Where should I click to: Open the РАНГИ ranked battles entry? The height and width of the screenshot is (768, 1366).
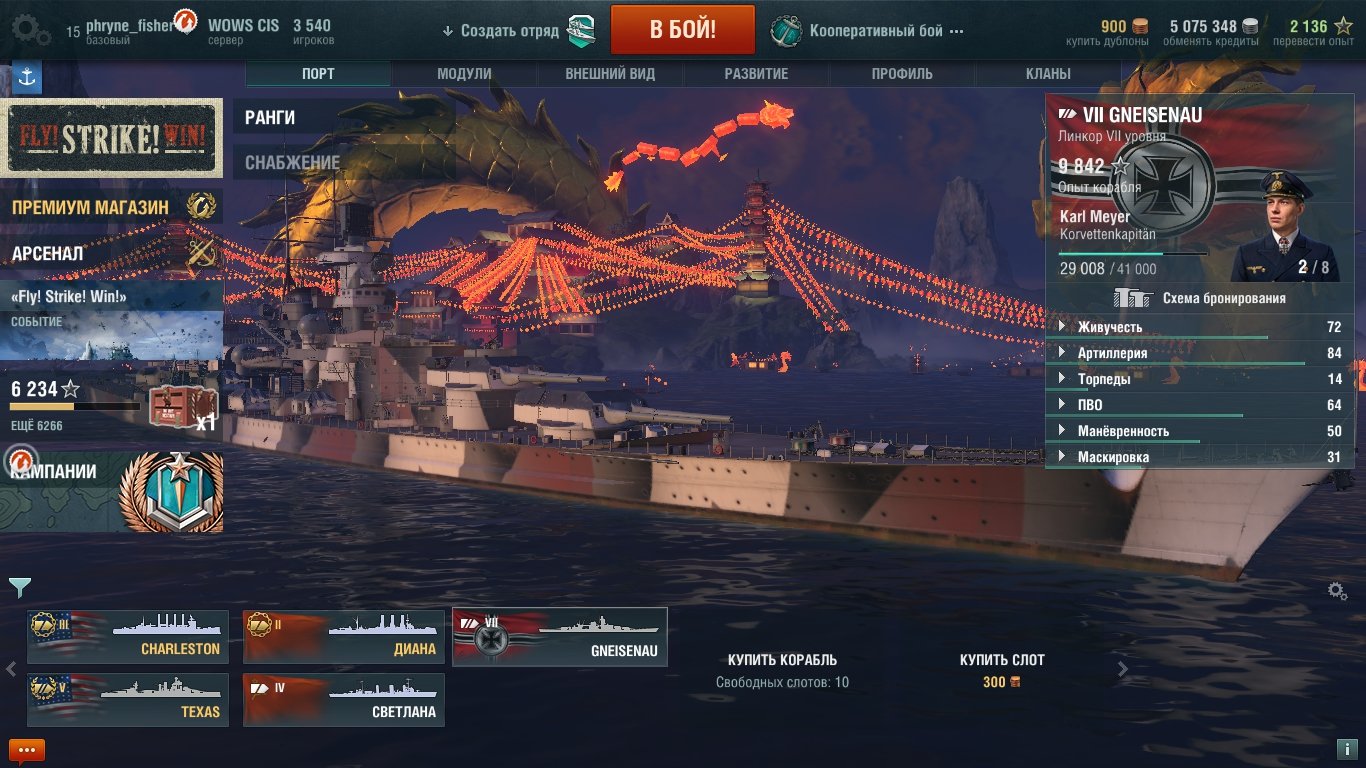[x=270, y=118]
